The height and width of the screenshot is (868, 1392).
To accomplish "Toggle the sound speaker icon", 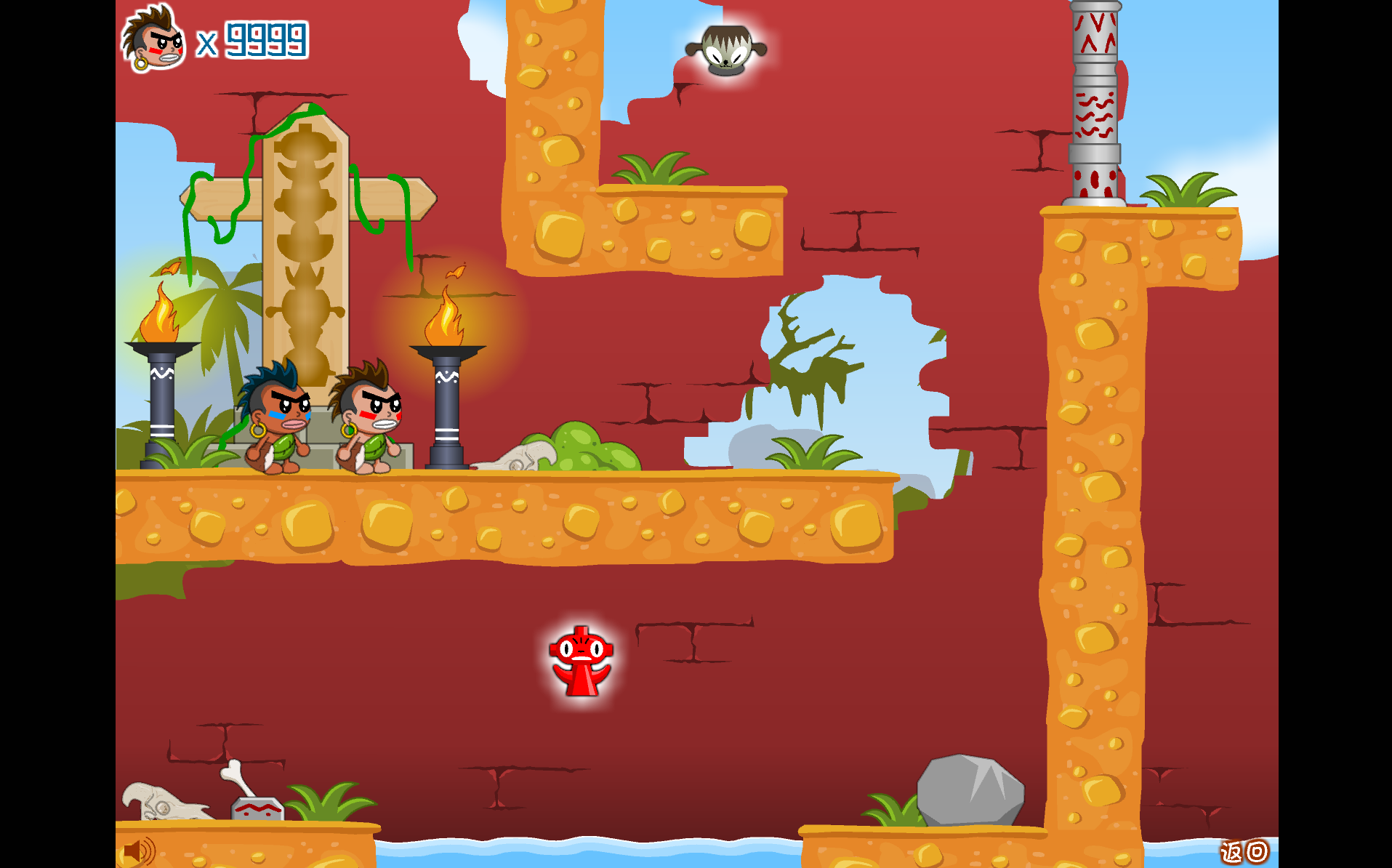I will click(138, 851).
